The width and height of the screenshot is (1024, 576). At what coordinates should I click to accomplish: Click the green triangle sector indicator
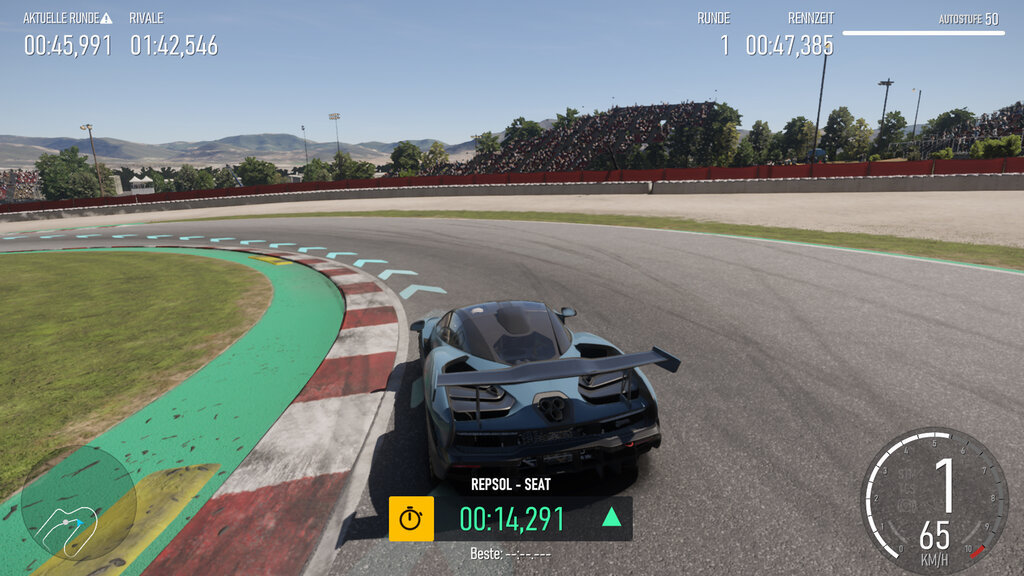coord(611,517)
